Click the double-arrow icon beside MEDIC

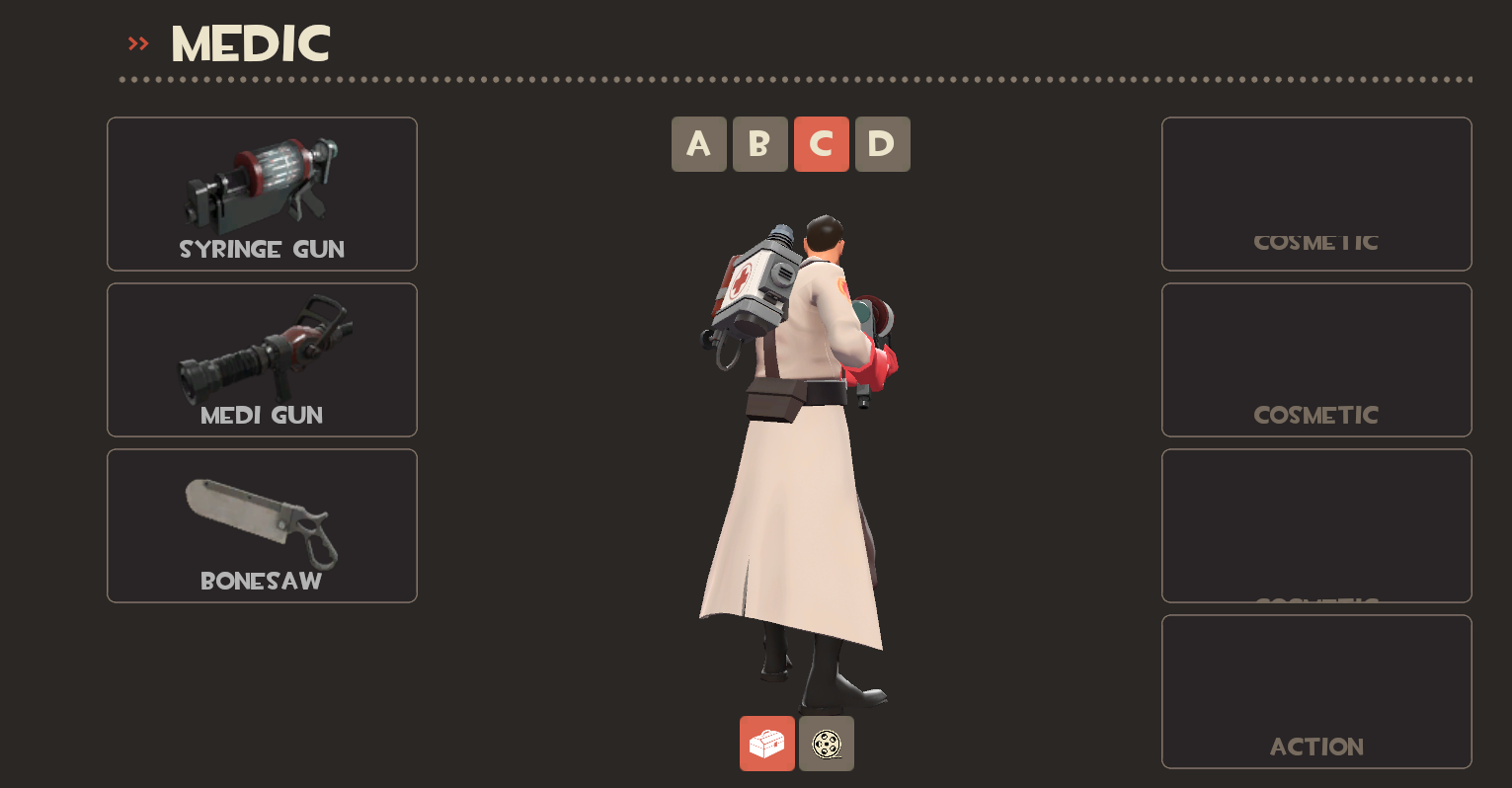137,42
